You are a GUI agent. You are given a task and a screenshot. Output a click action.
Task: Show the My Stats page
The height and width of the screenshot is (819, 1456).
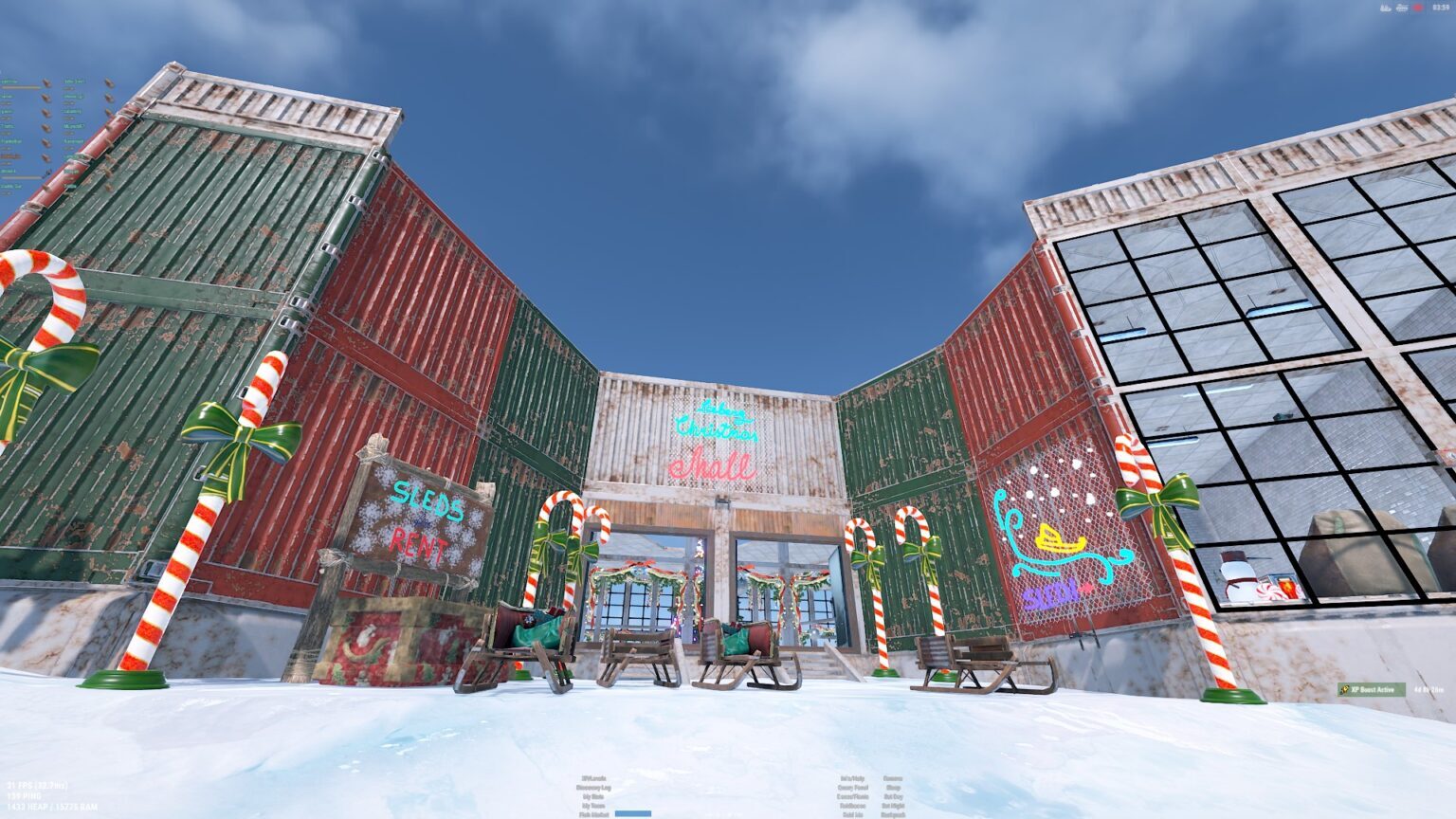click(593, 797)
